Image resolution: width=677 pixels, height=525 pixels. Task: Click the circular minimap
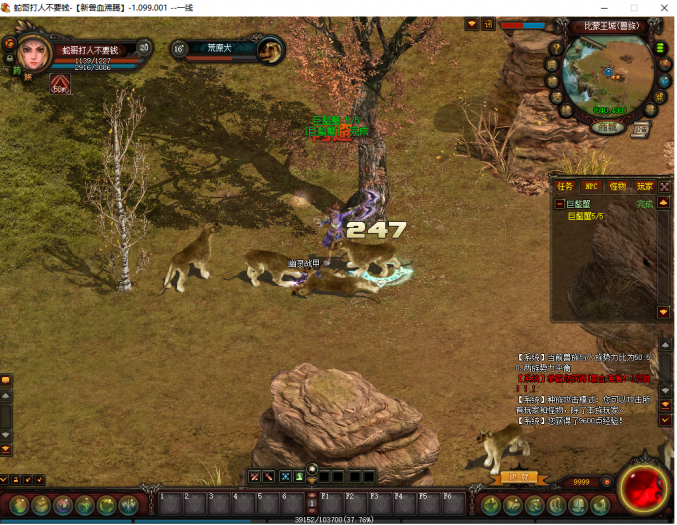point(603,75)
